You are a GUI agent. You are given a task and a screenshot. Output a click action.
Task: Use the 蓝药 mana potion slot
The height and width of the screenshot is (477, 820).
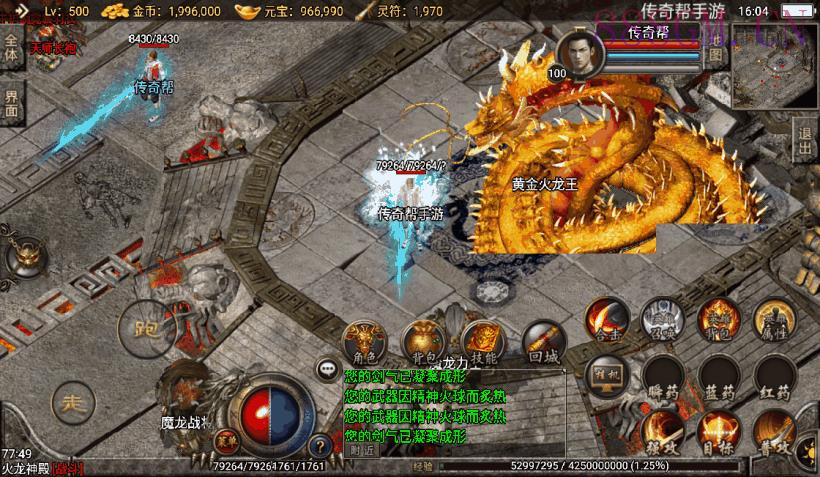[x=718, y=377]
